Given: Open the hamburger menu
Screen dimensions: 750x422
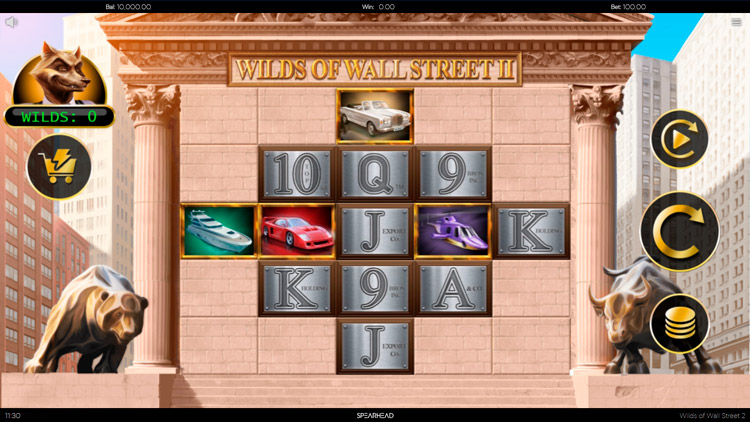Looking at the screenshot, I should 737,22.
